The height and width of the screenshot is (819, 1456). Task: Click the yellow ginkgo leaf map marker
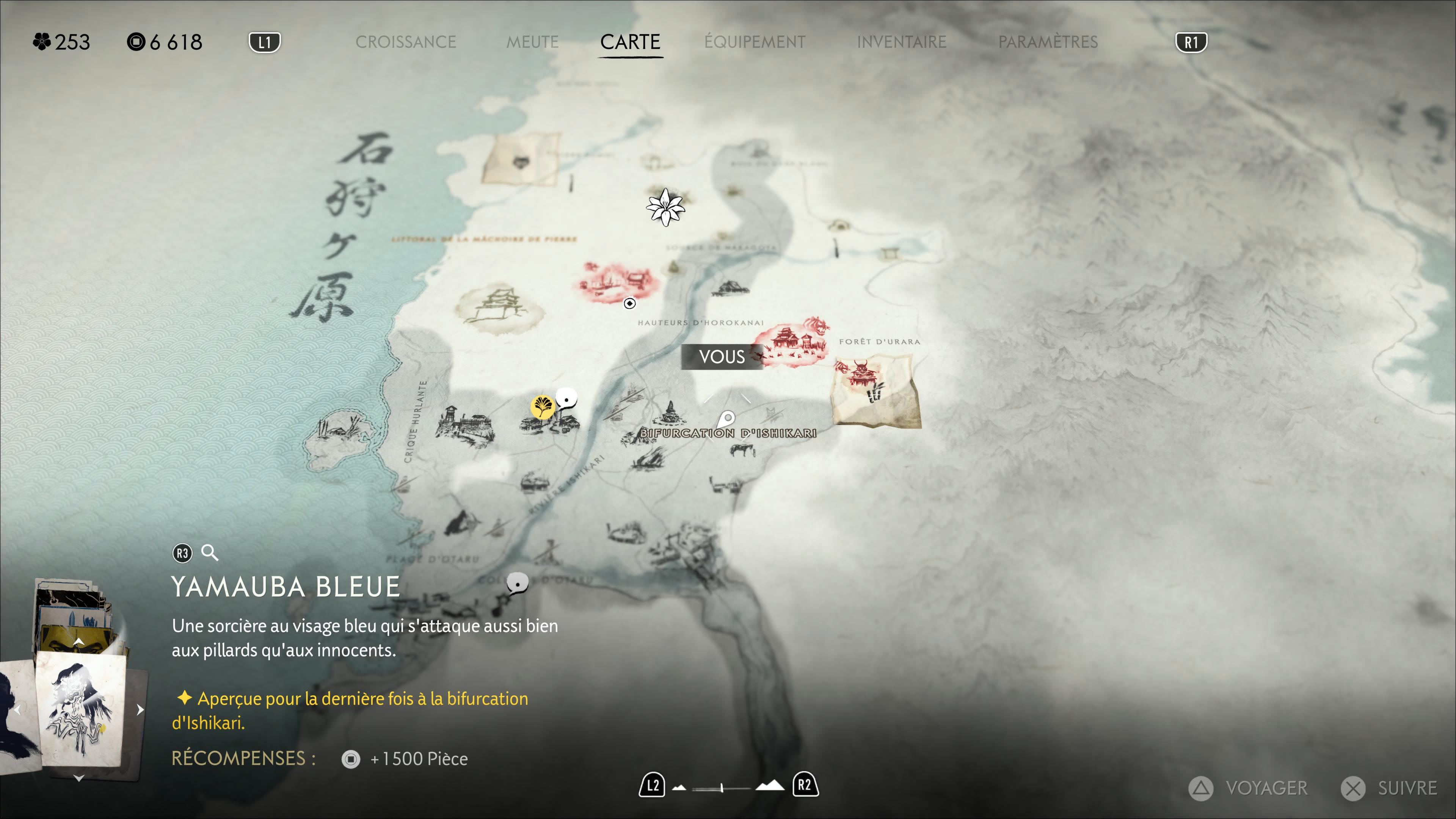541,406
